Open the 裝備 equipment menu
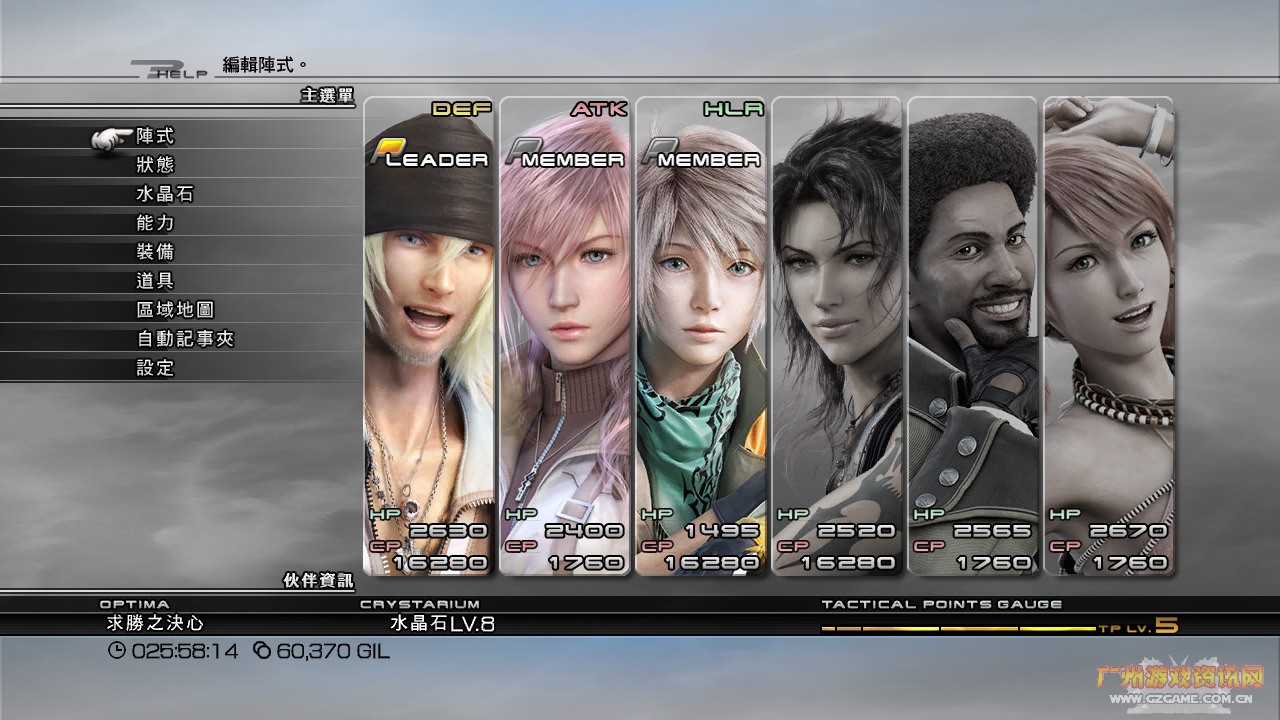 coord(155,252)
